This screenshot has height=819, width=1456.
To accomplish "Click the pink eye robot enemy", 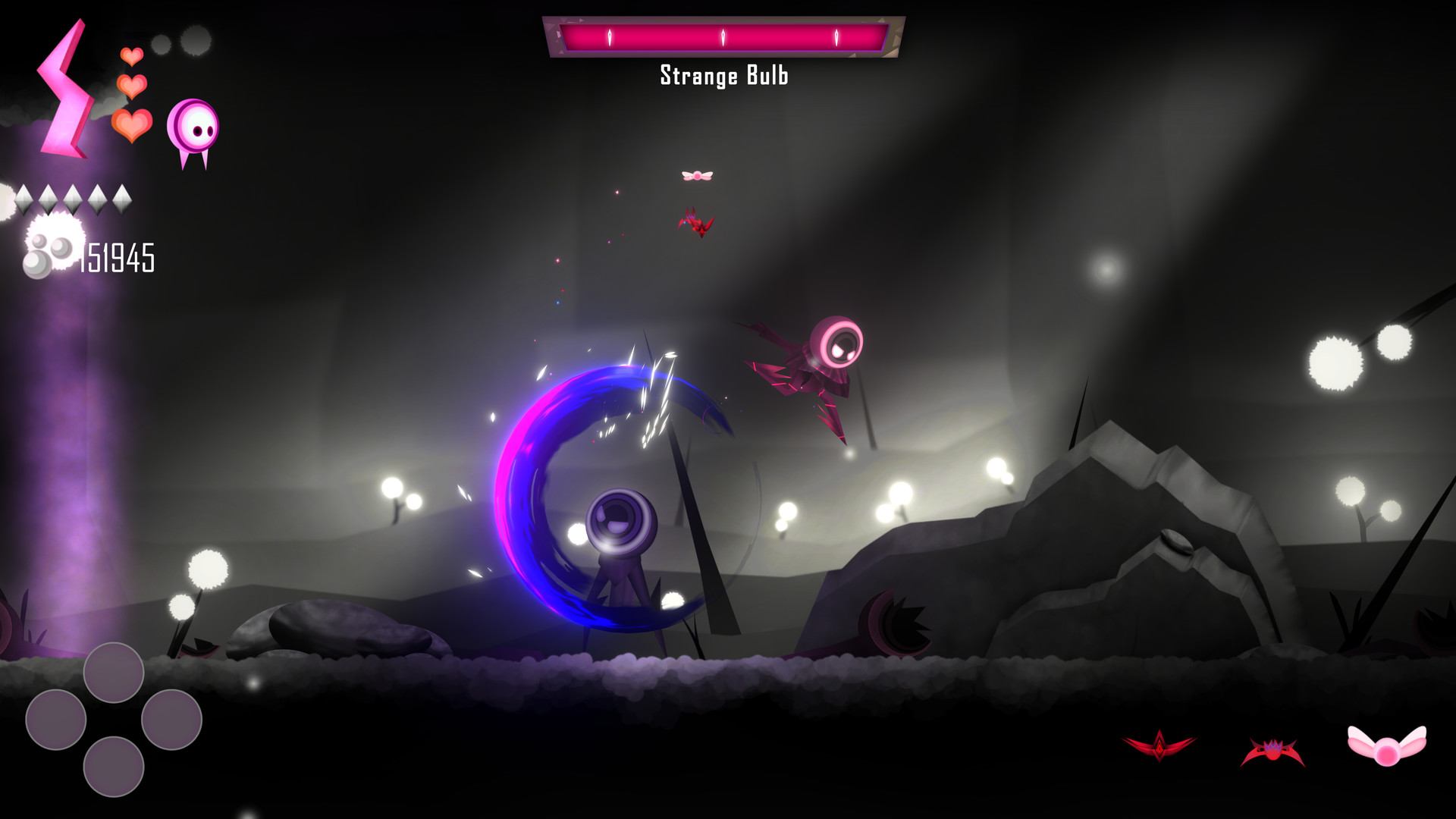I will [837, 345].
